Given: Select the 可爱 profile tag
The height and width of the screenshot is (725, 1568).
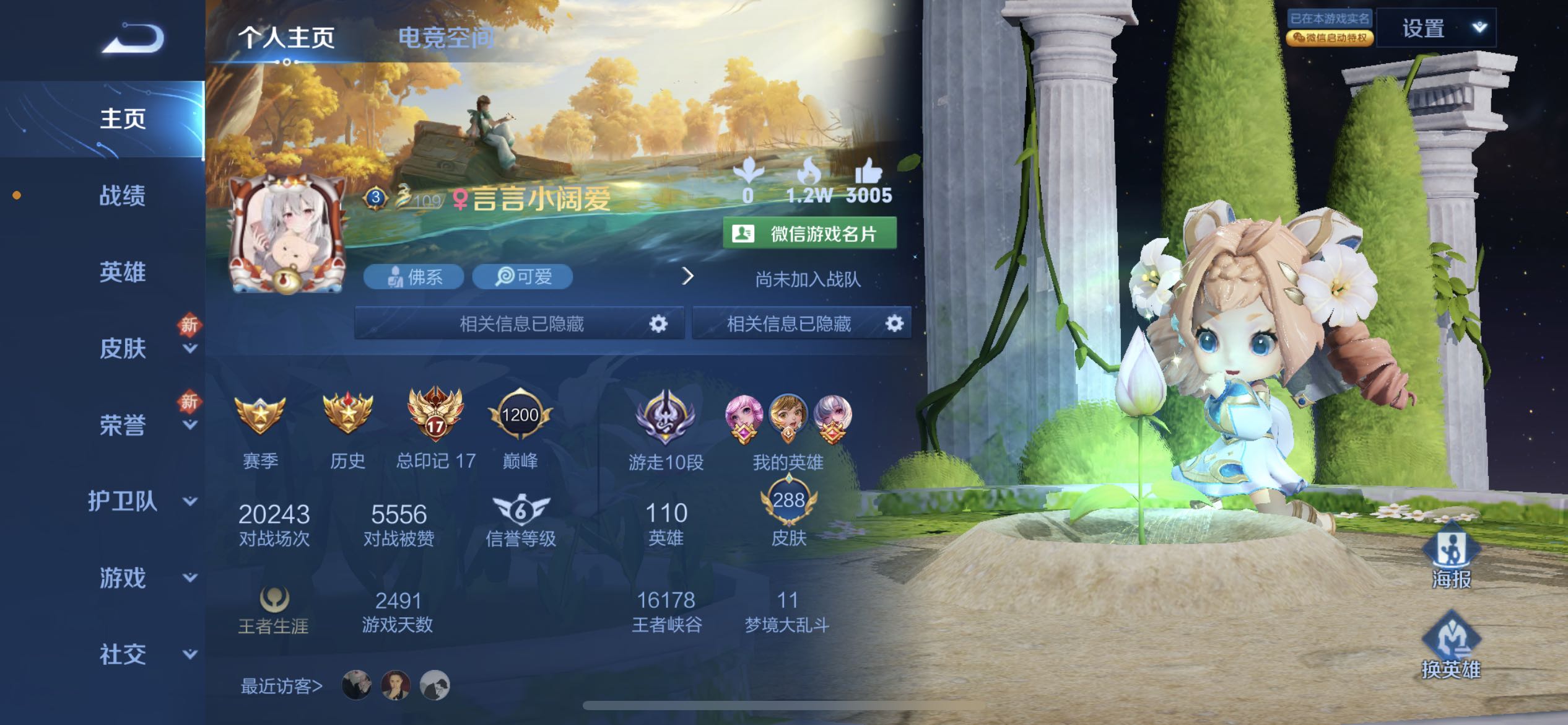Looking at the screenshot, I should point(522,276).
